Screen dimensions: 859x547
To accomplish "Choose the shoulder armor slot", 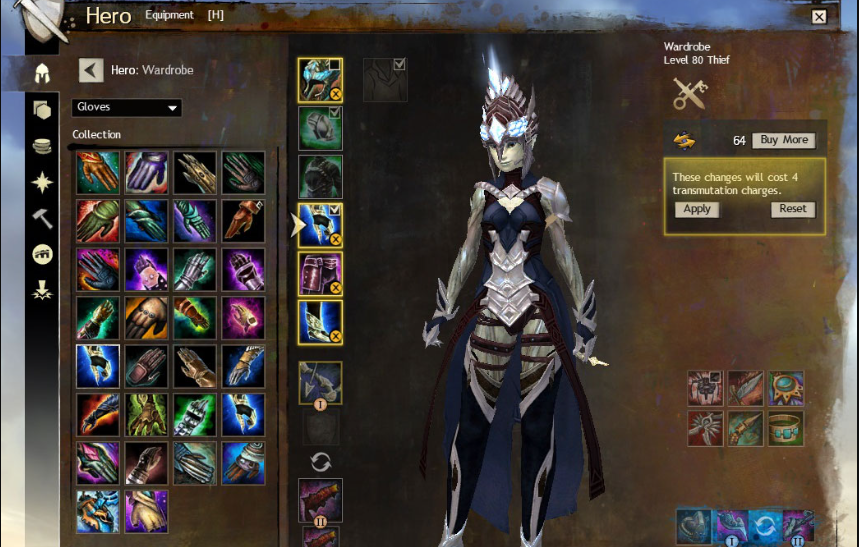I will coord(320,128).
